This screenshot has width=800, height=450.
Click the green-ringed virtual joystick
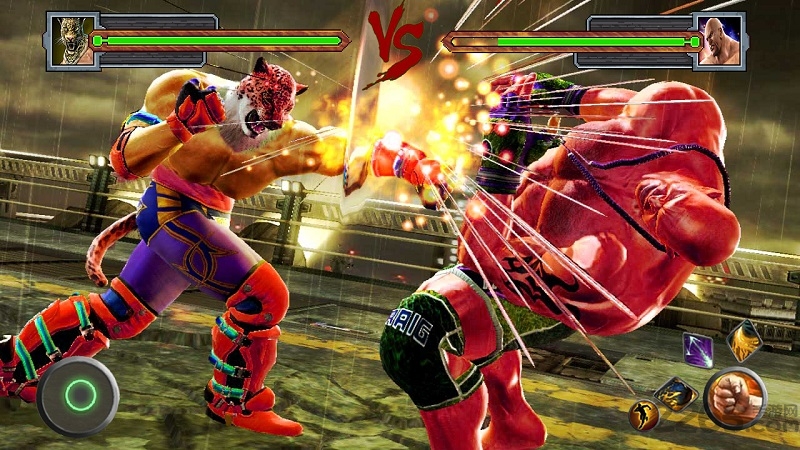click(78, 393)
